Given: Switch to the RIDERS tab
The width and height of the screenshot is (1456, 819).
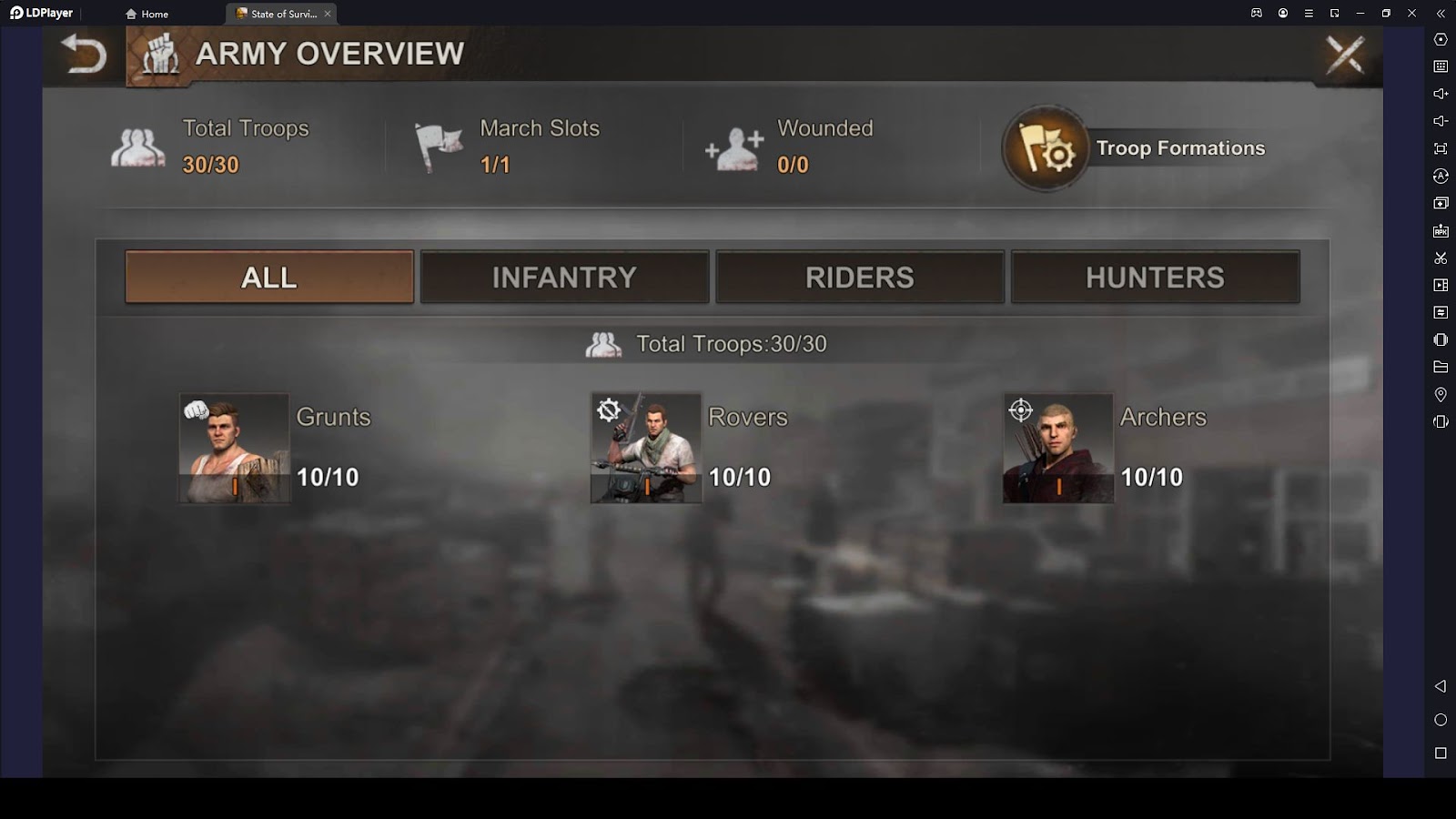Looking at the screenshot, I should tap(860, 278).
